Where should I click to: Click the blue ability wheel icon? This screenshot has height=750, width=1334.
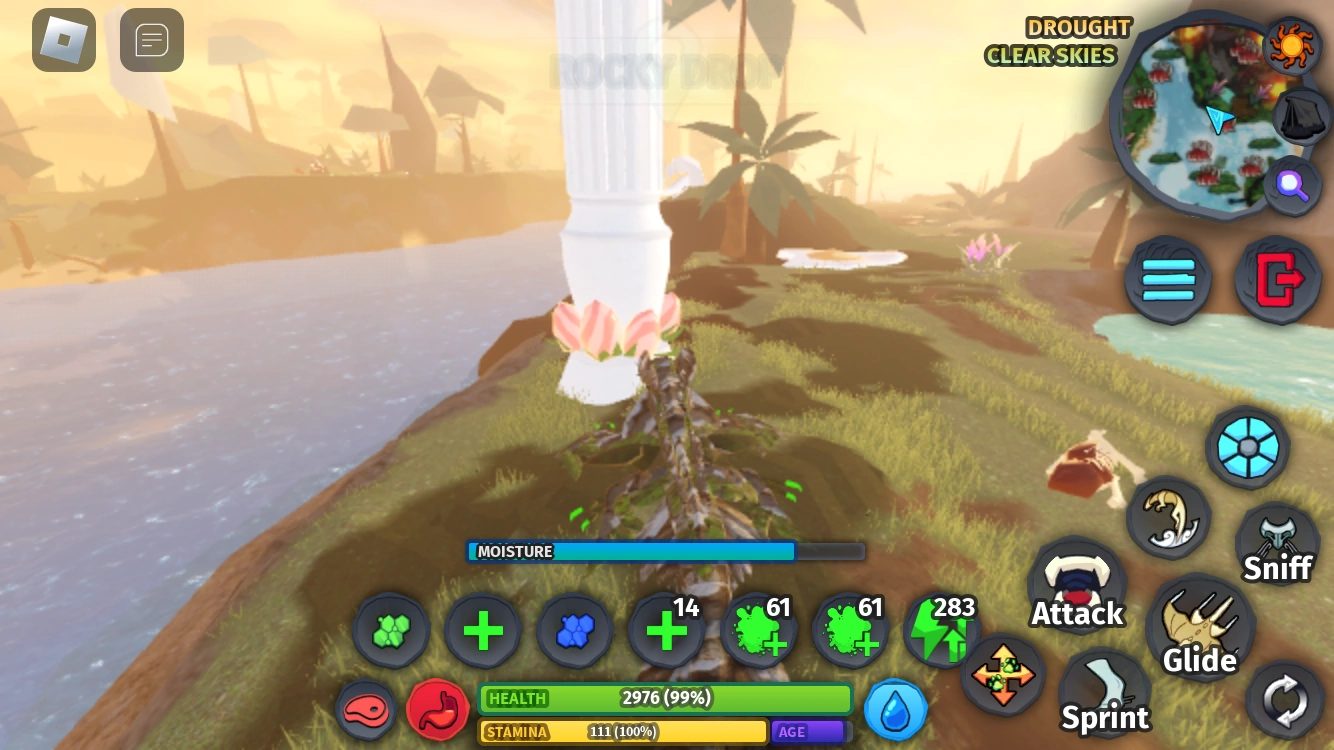point(1247,448)
